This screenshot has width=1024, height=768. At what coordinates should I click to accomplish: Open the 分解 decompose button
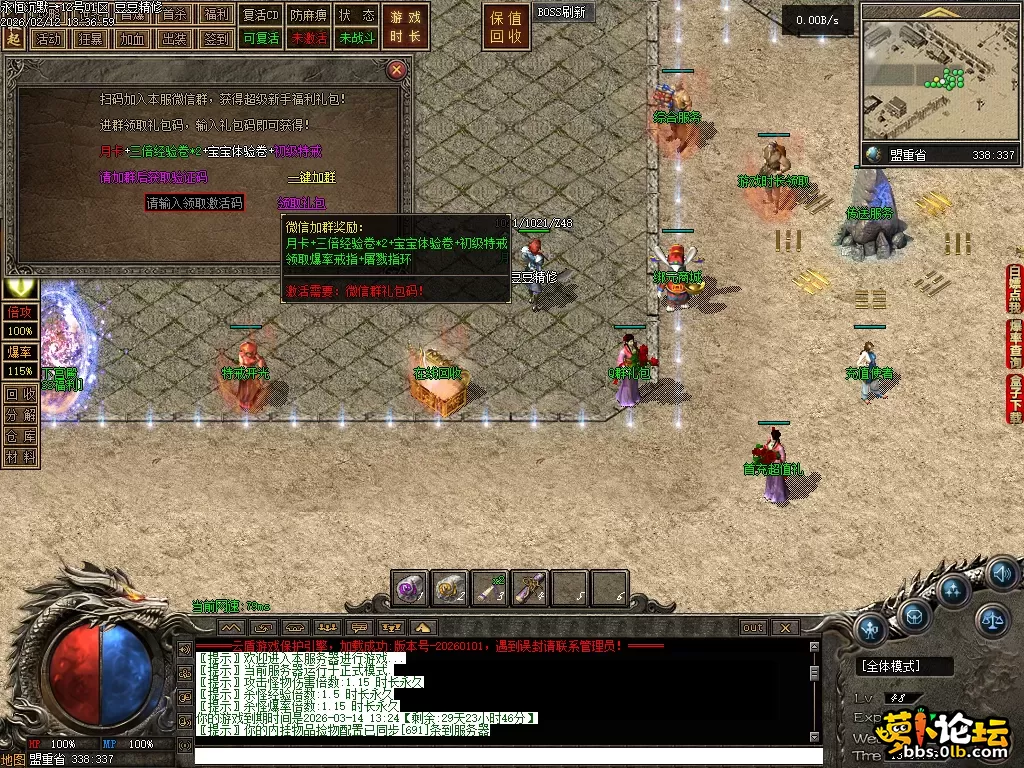(21, 415)
